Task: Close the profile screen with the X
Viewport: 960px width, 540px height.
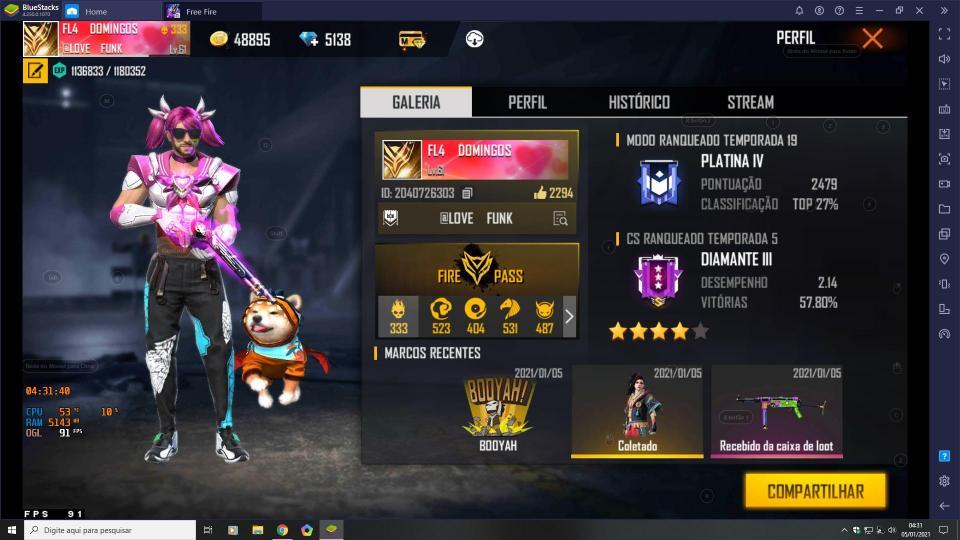Action: click(872, 39)
